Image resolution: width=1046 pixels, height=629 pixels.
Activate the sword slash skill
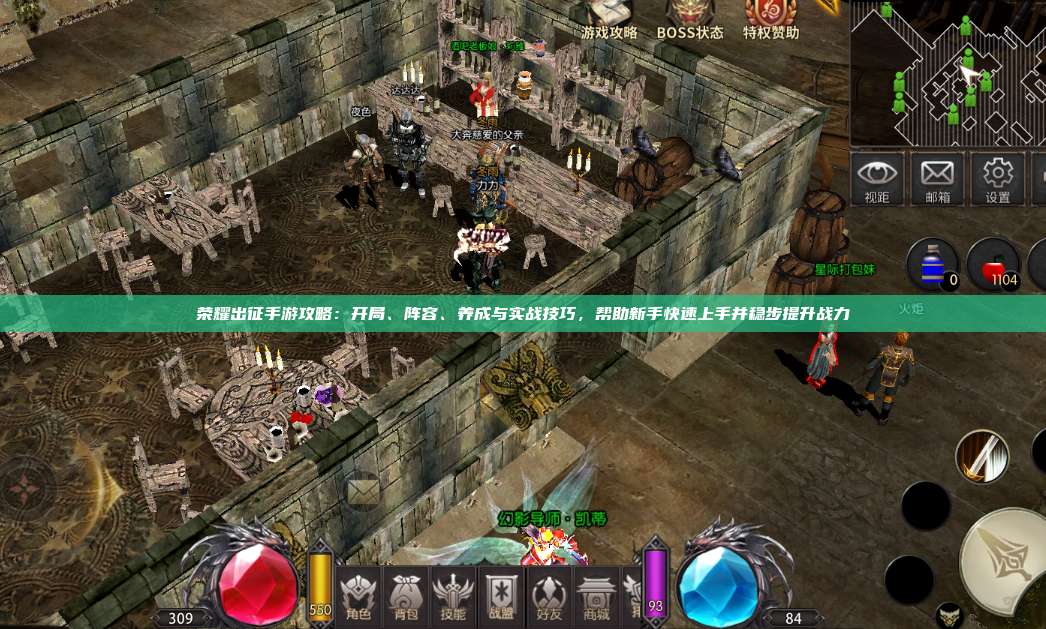coord(981,457)
